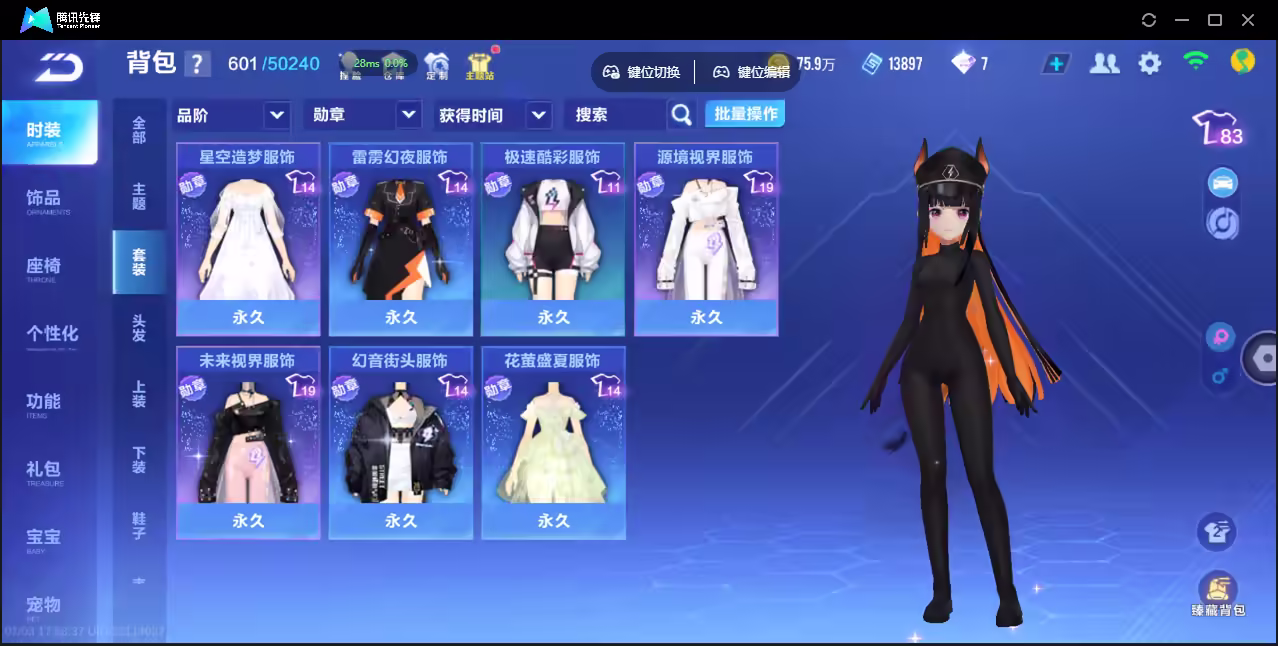This screenshot has height=646, width=1278.
Task: Click the 搜索 search input field
Action: 615,115
